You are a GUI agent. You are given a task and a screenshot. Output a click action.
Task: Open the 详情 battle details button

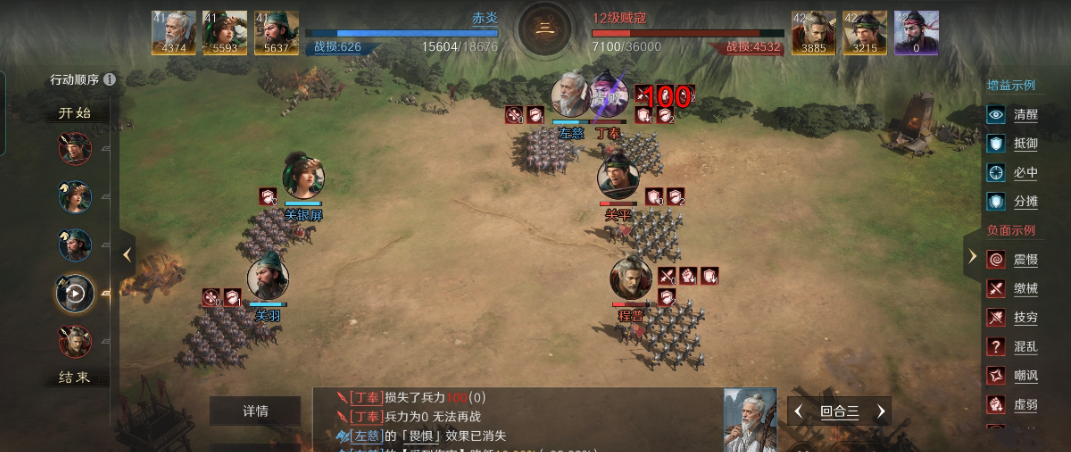255,411
